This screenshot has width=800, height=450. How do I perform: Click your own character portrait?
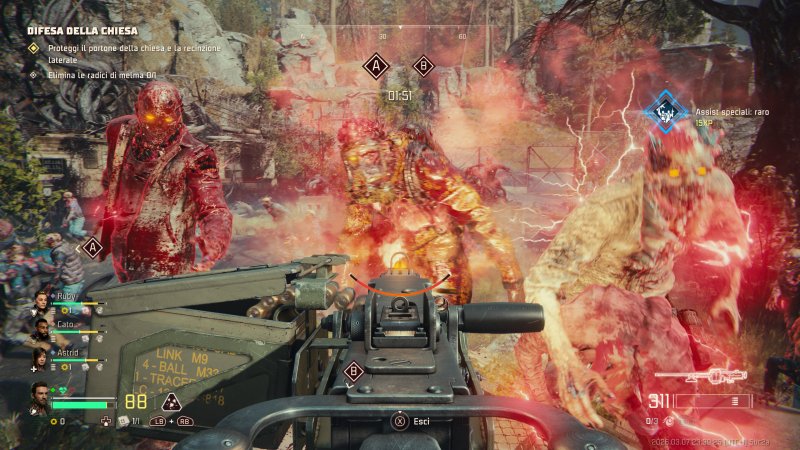pyautogui.click(x=39, y=396)
